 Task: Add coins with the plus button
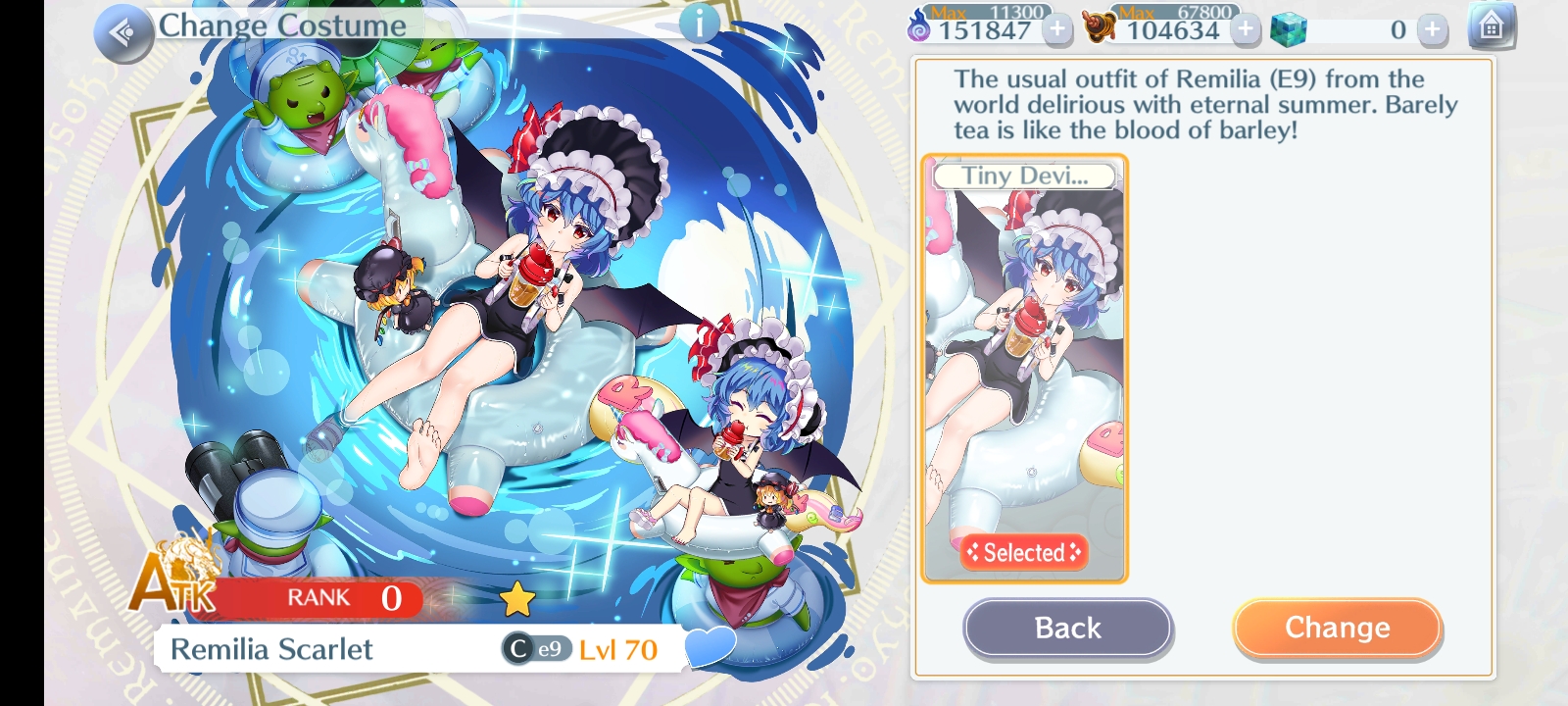(1246, 29)
